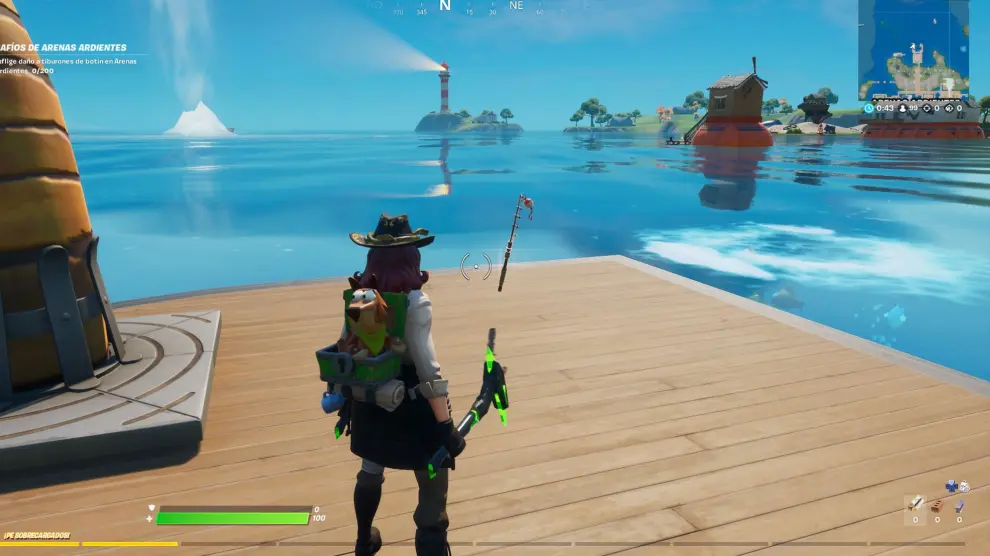Click the white bag icon above materials

tap(964, 487)
